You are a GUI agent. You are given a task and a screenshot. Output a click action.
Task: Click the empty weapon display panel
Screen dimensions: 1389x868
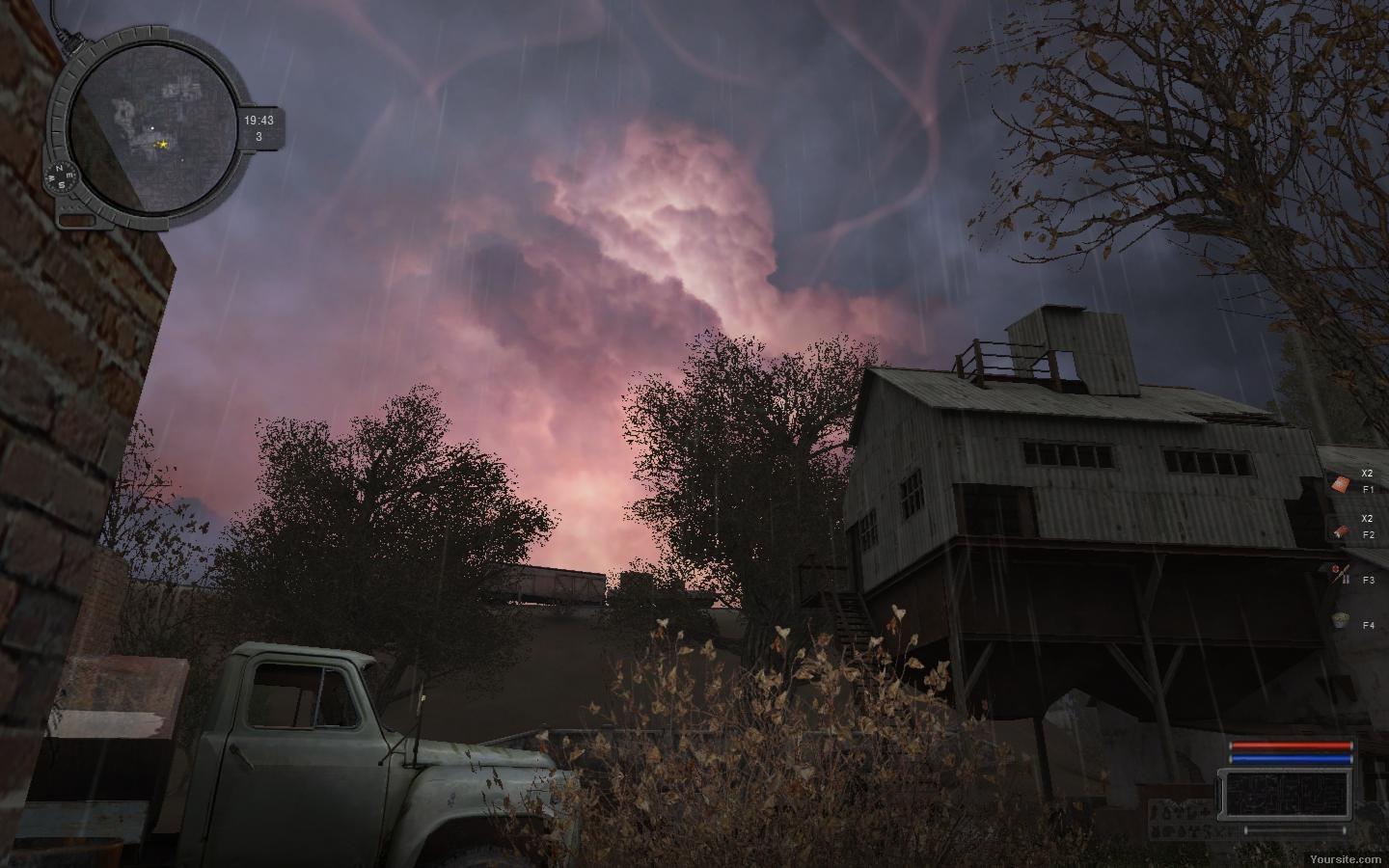click(1286, 793)
